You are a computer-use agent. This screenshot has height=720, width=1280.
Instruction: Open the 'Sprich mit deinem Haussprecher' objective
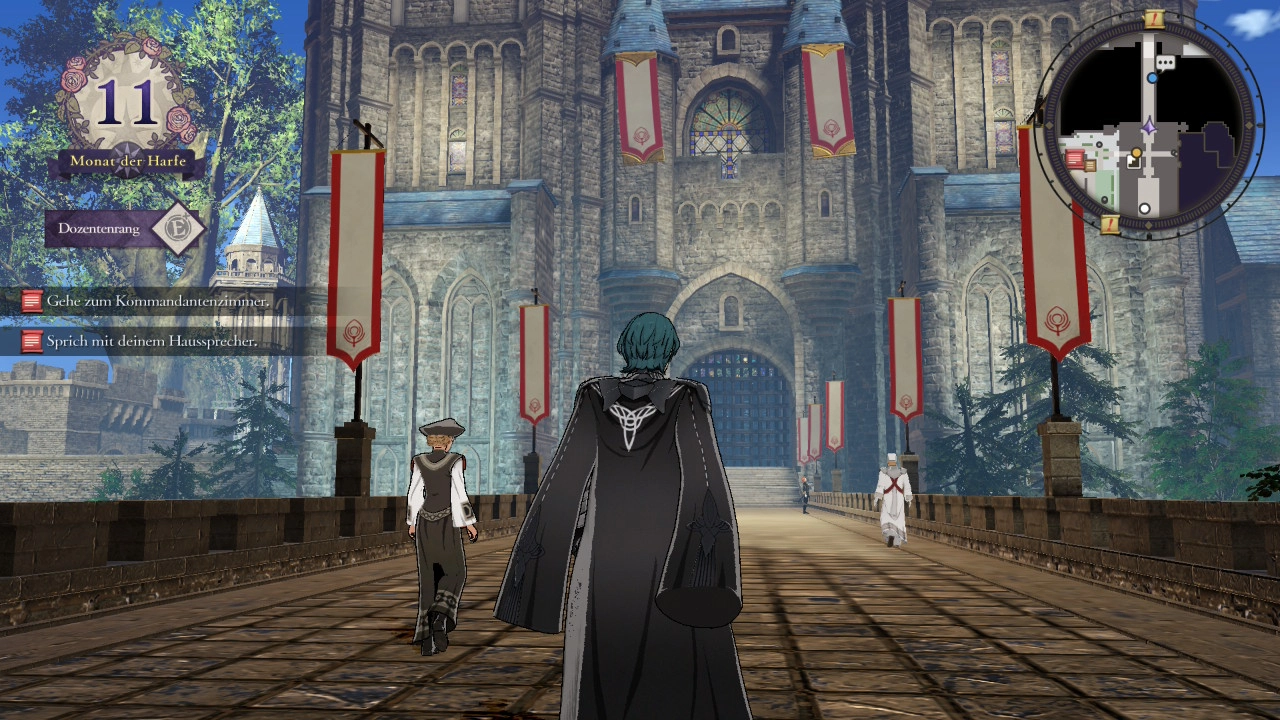(x=151, y=341)
